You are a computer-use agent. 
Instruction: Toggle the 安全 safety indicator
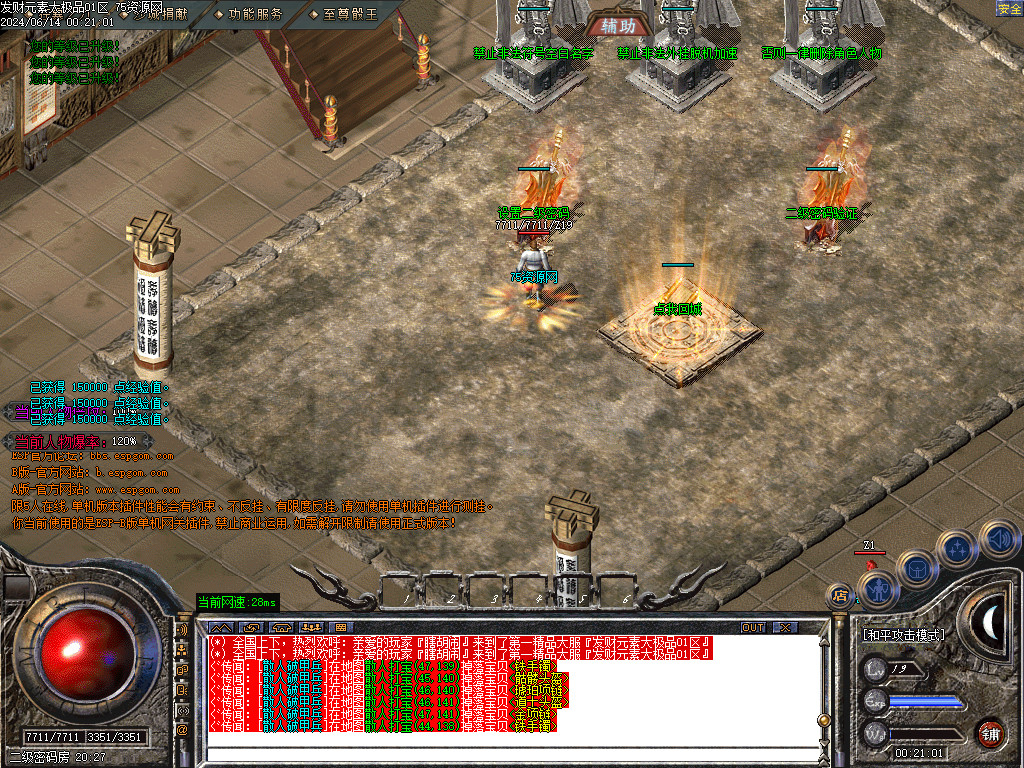pyautogui.click(x=1009, y=9)
